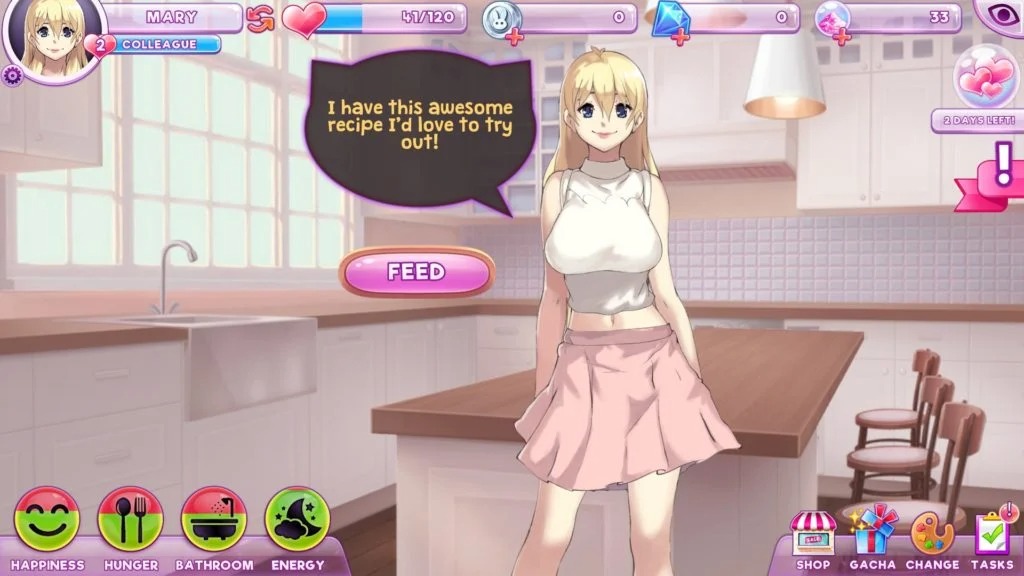Add more pink gem currency

(x=842, y=38)
